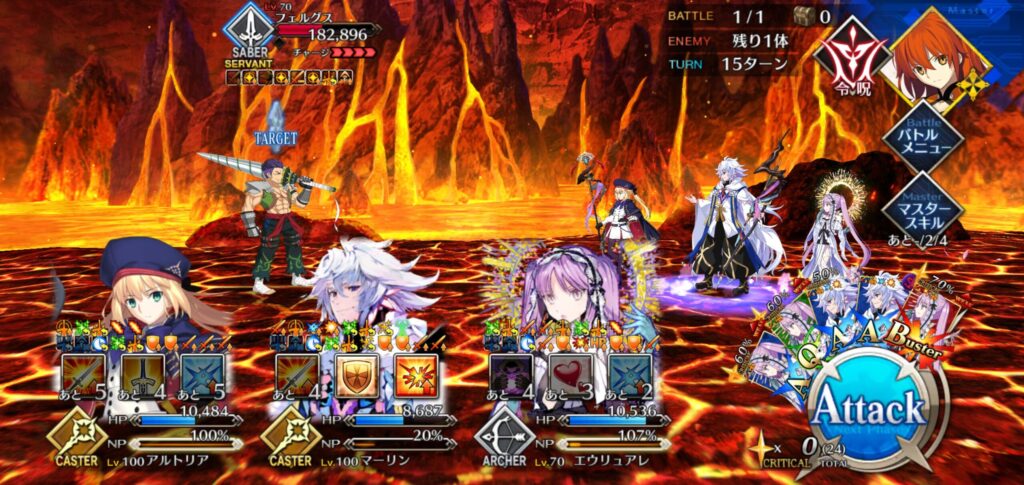Select Merlin's sword skill on cooldown
This screenshot has width=1024, height=485.
295,375
